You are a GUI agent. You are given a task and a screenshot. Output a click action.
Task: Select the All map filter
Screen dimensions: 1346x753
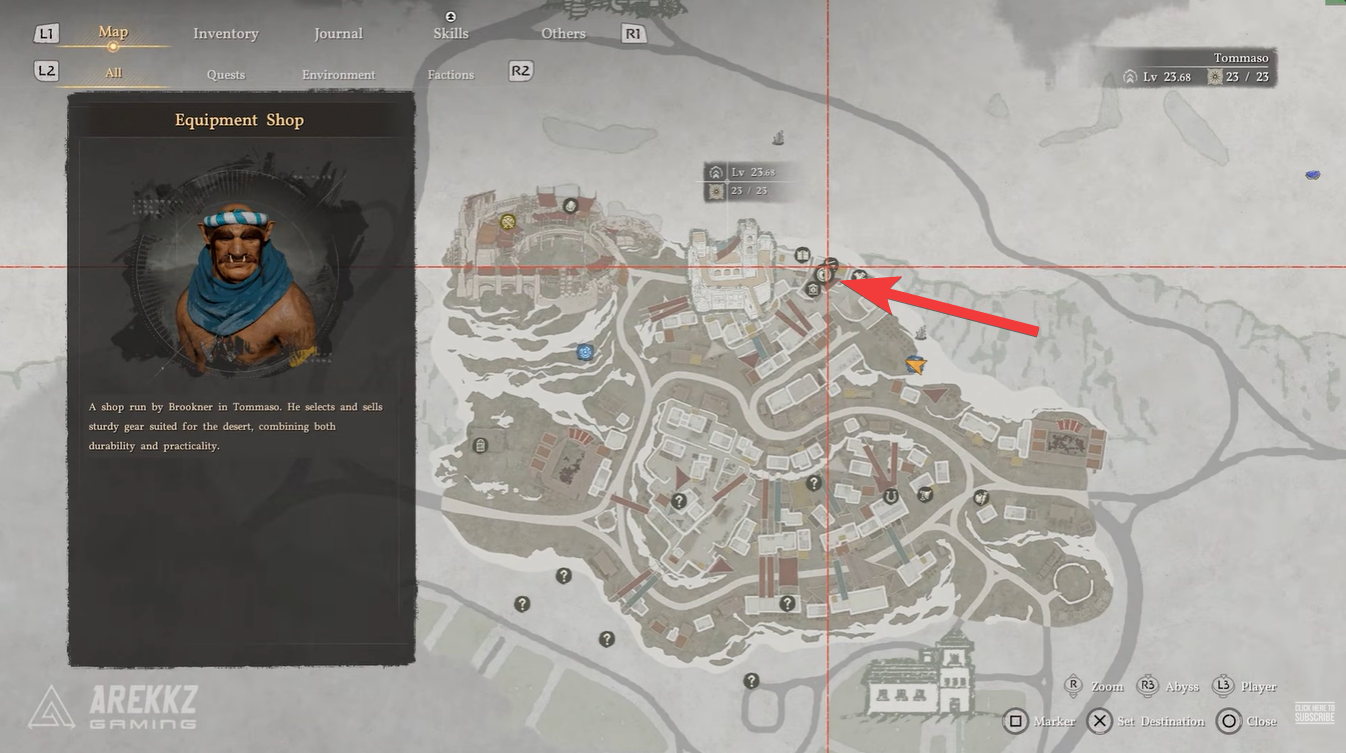pyautogui.click(x=113, y=74)
